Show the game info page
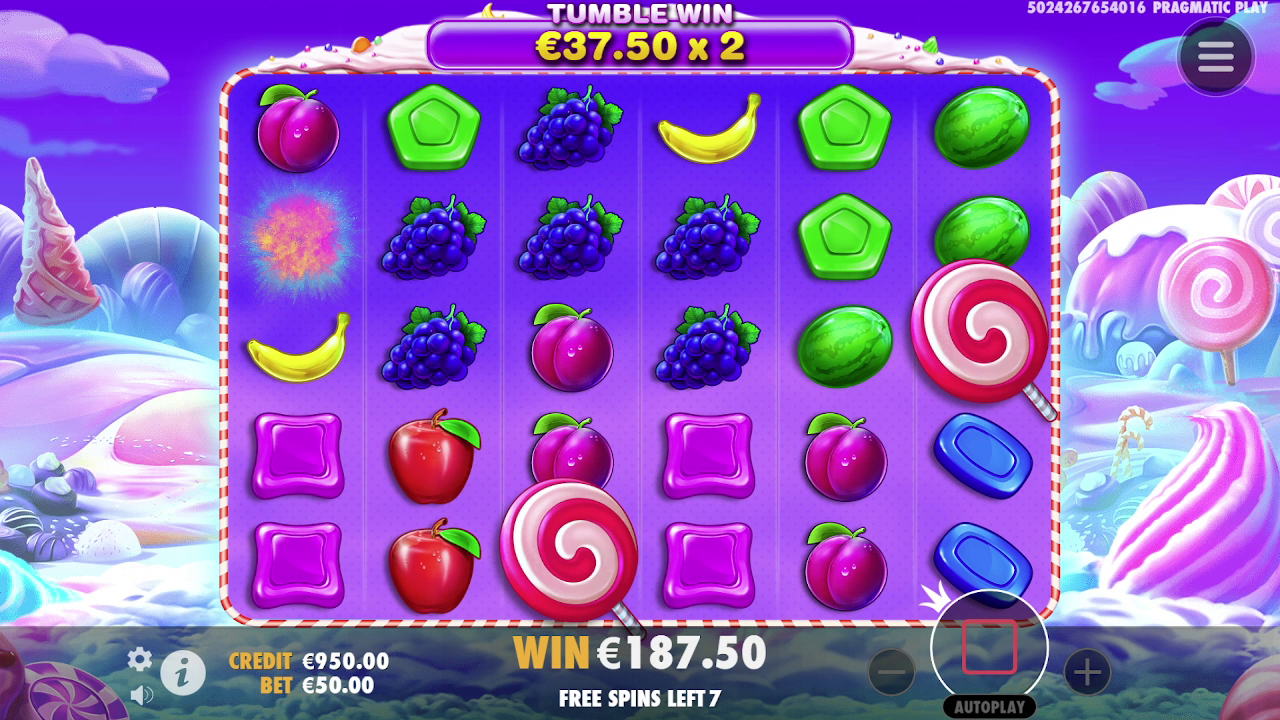This screenshot has height=720, width=1280. coord(183,673)
